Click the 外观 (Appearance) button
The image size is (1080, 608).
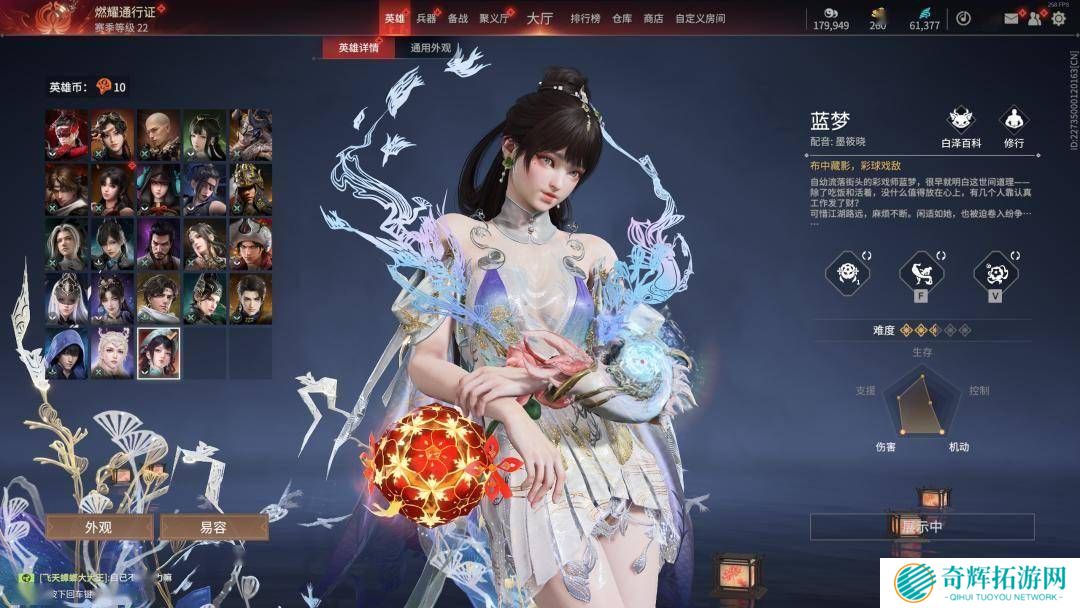98,527
